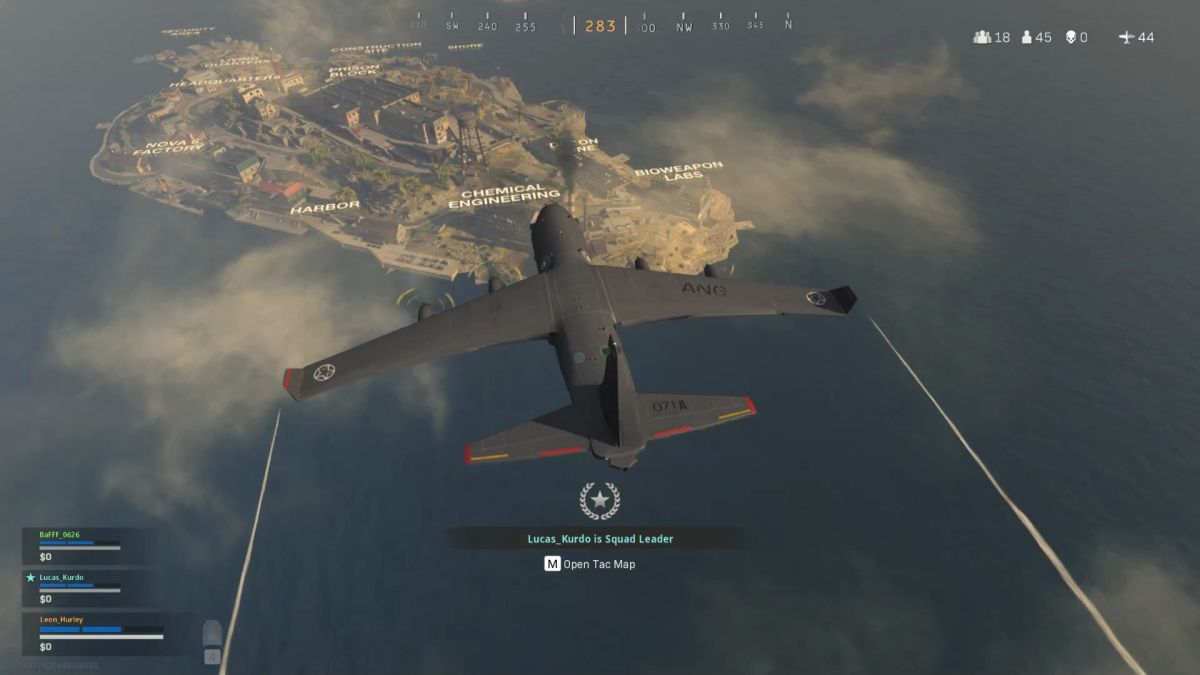The width and height of the screenshot is (1200, 675).
Task: Click the squad leader star emblem
Action: click(599, 500)
